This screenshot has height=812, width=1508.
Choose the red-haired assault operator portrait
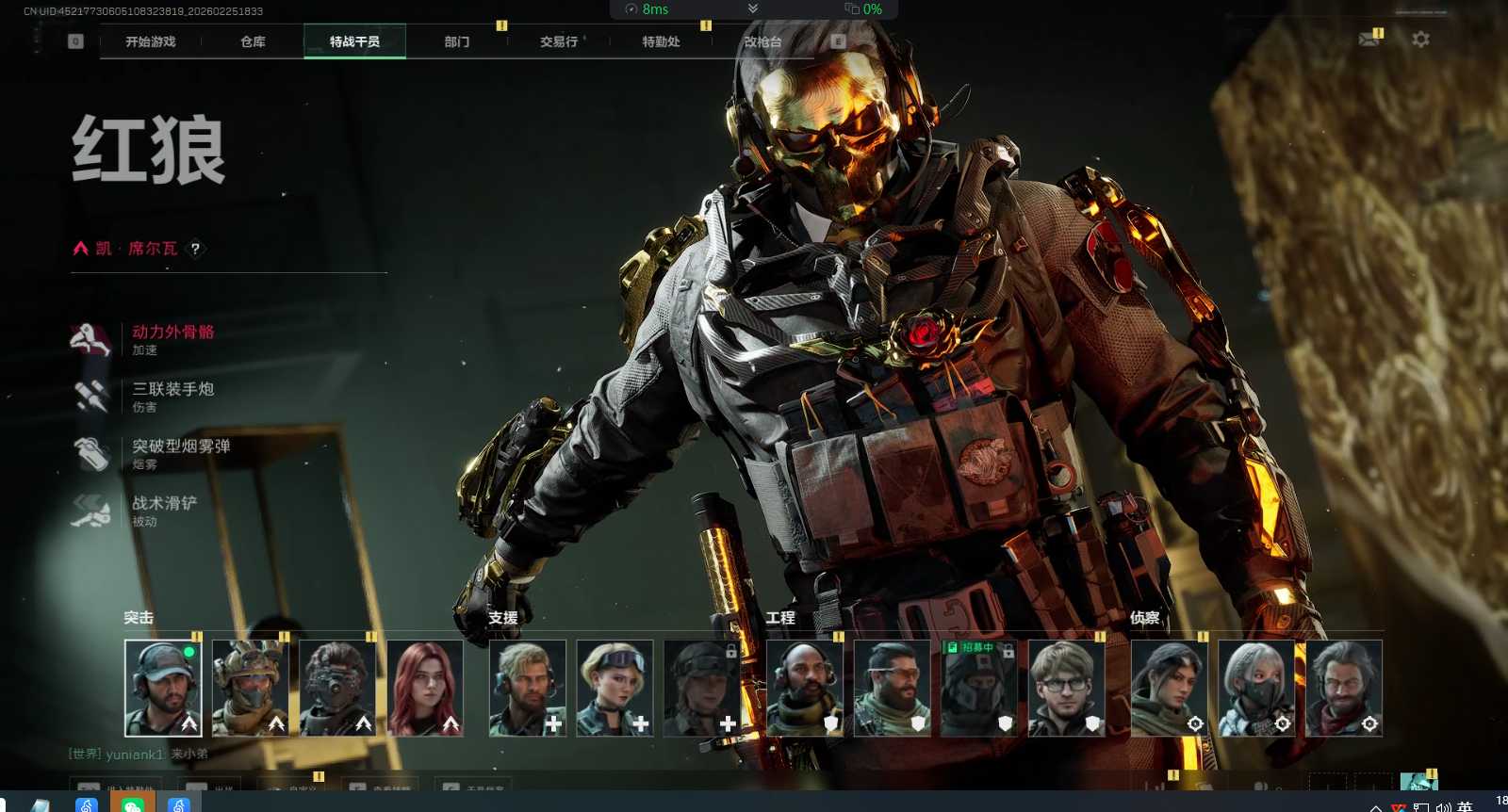pos(425,688)
